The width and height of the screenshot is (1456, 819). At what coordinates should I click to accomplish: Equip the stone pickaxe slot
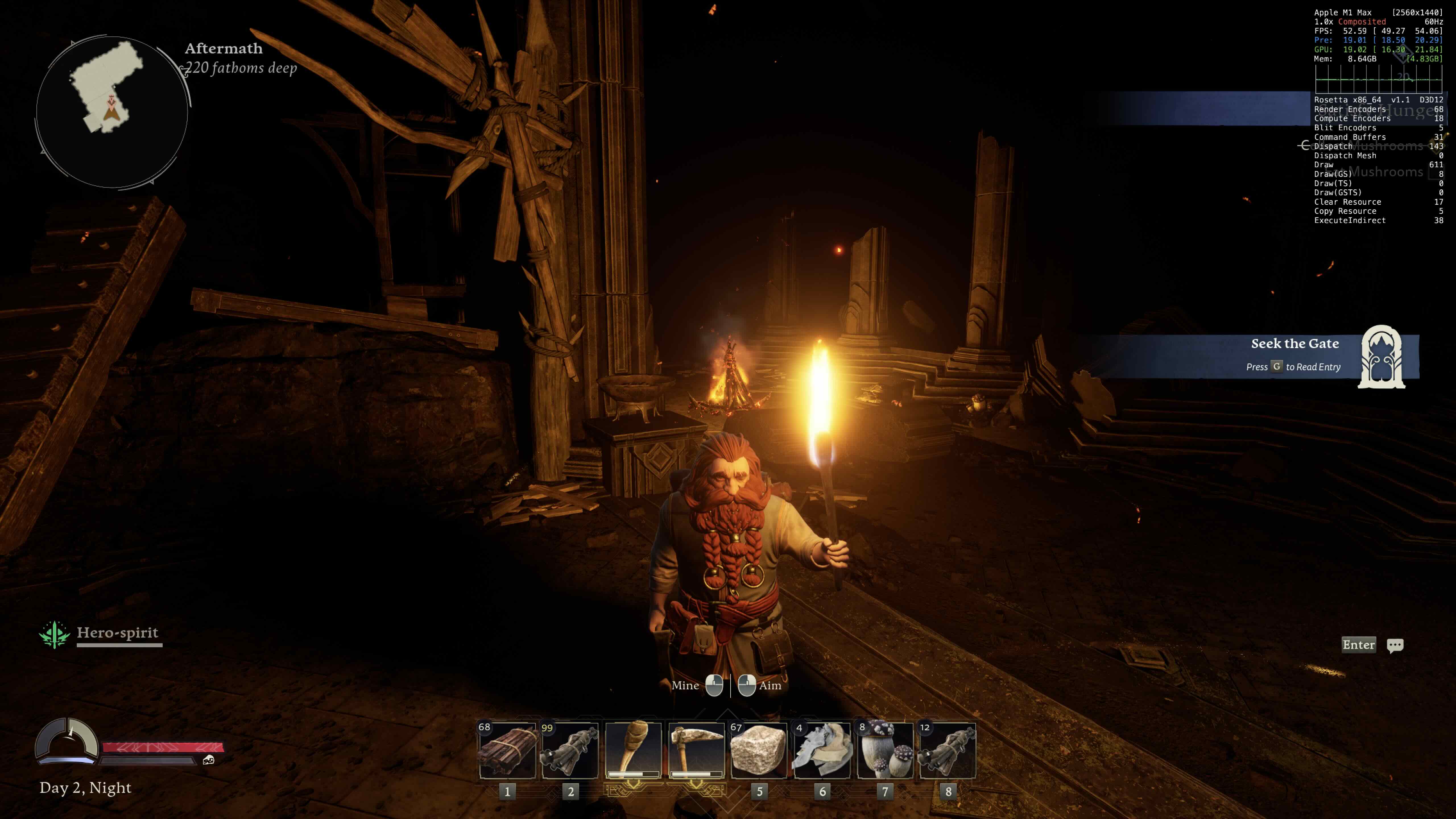[696, 750]
